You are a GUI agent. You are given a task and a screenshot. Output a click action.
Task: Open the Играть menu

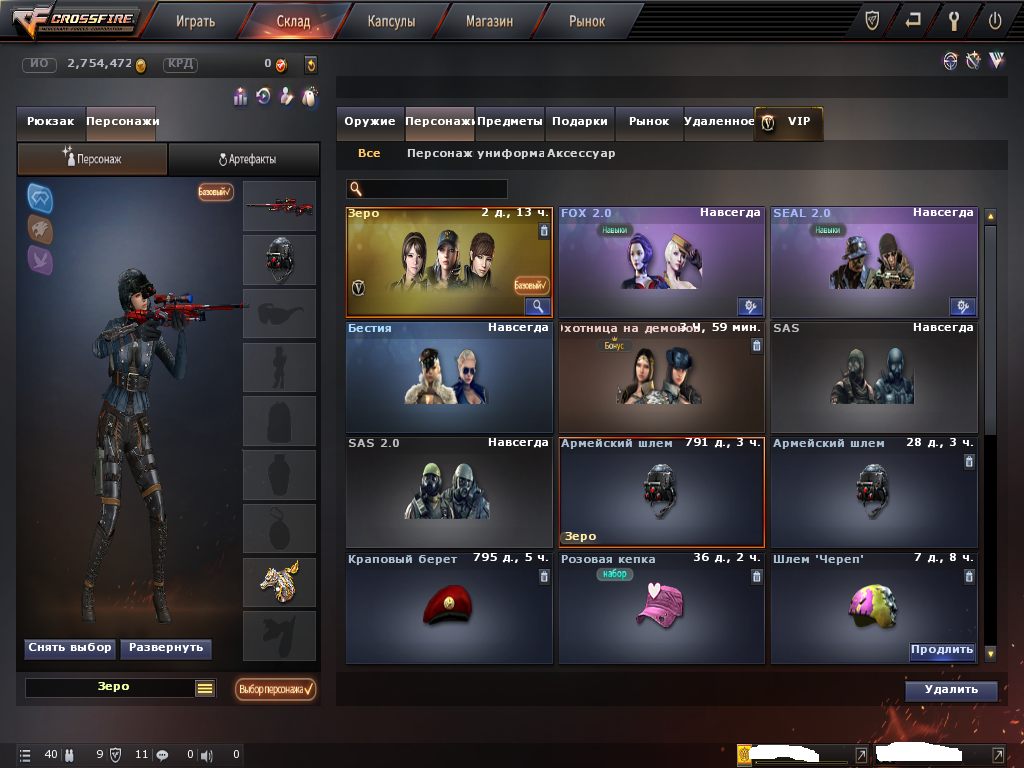195,20
